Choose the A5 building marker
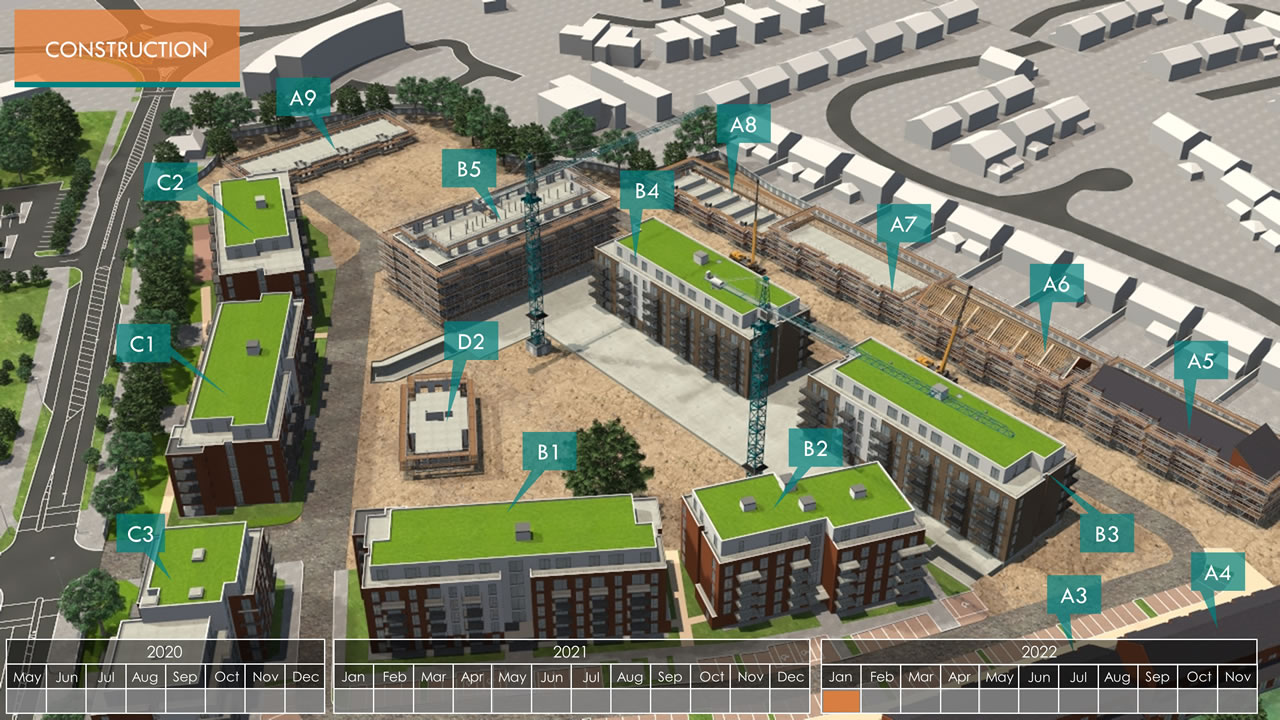Screen dimensions: 1280x720 [x=1200, y=361]
